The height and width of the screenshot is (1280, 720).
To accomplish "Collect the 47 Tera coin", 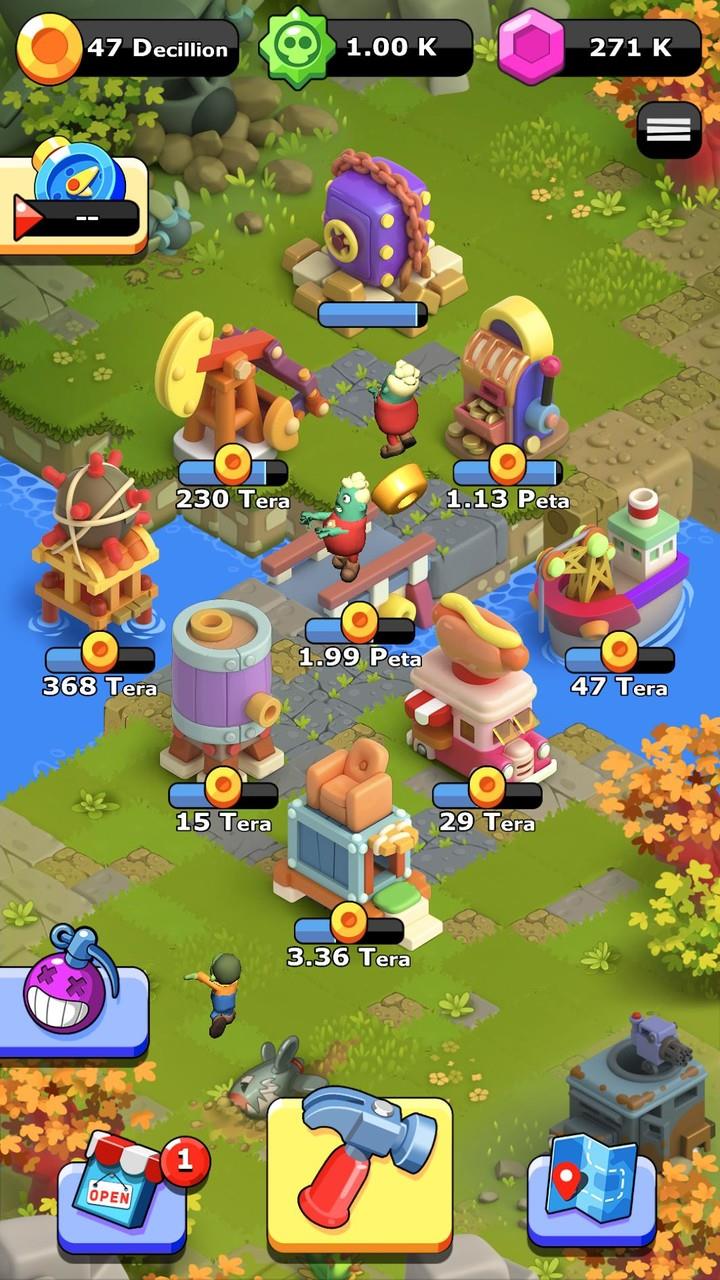I will [x=619, y=652].
